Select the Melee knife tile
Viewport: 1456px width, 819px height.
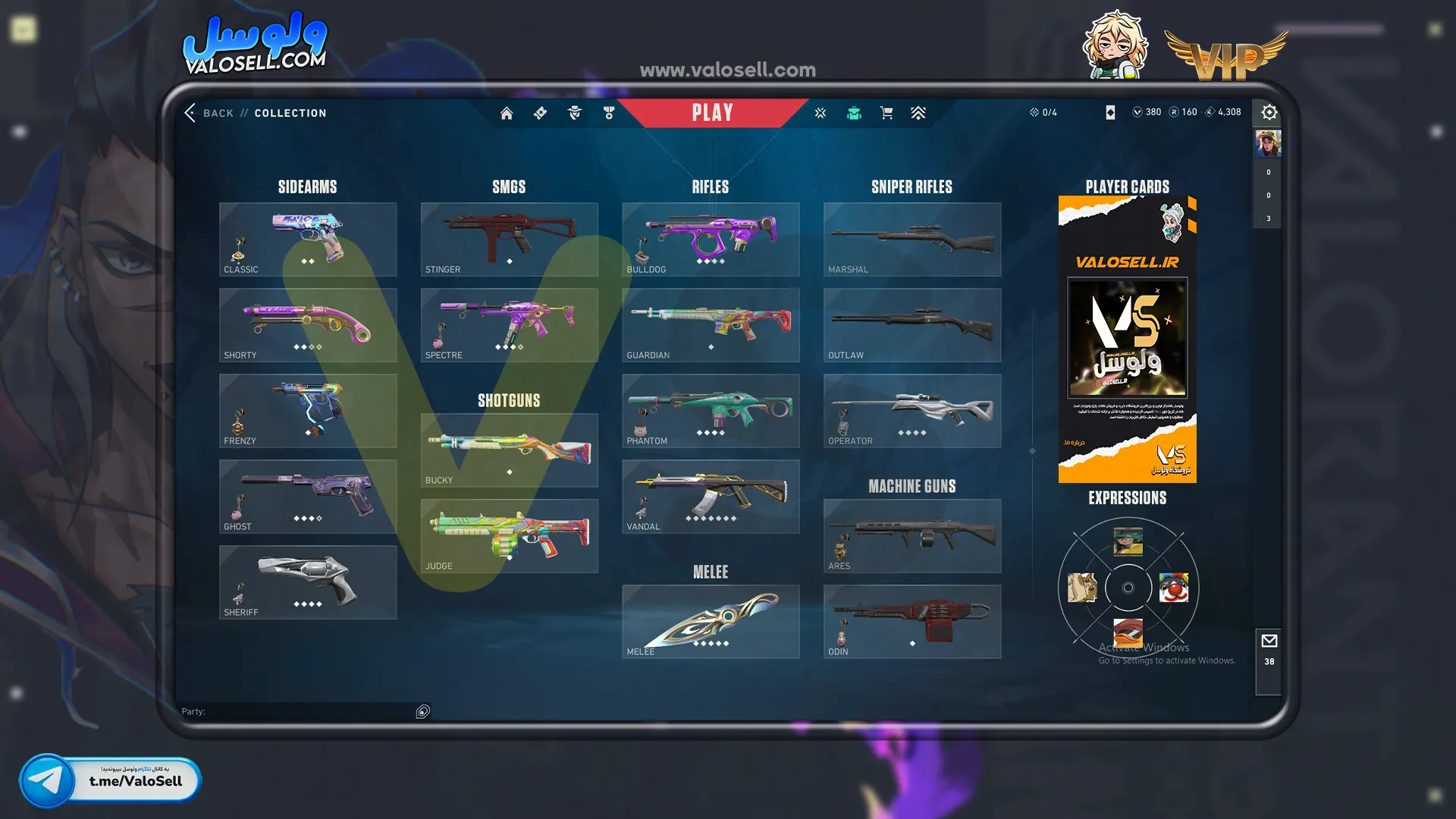pyautogui.click(x=711, y=621)
